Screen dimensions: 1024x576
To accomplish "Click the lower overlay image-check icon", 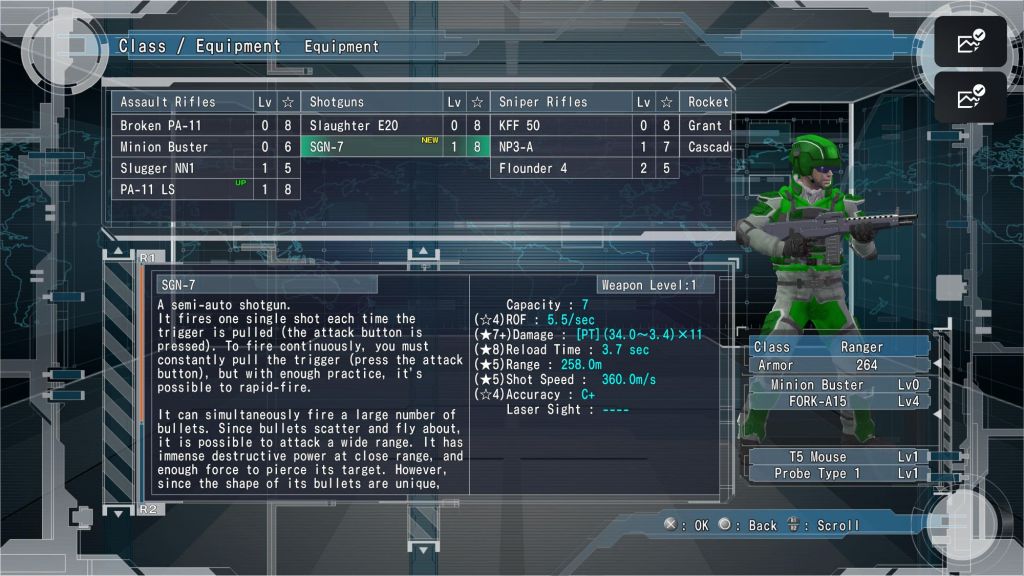I will (x=970, y=97).
